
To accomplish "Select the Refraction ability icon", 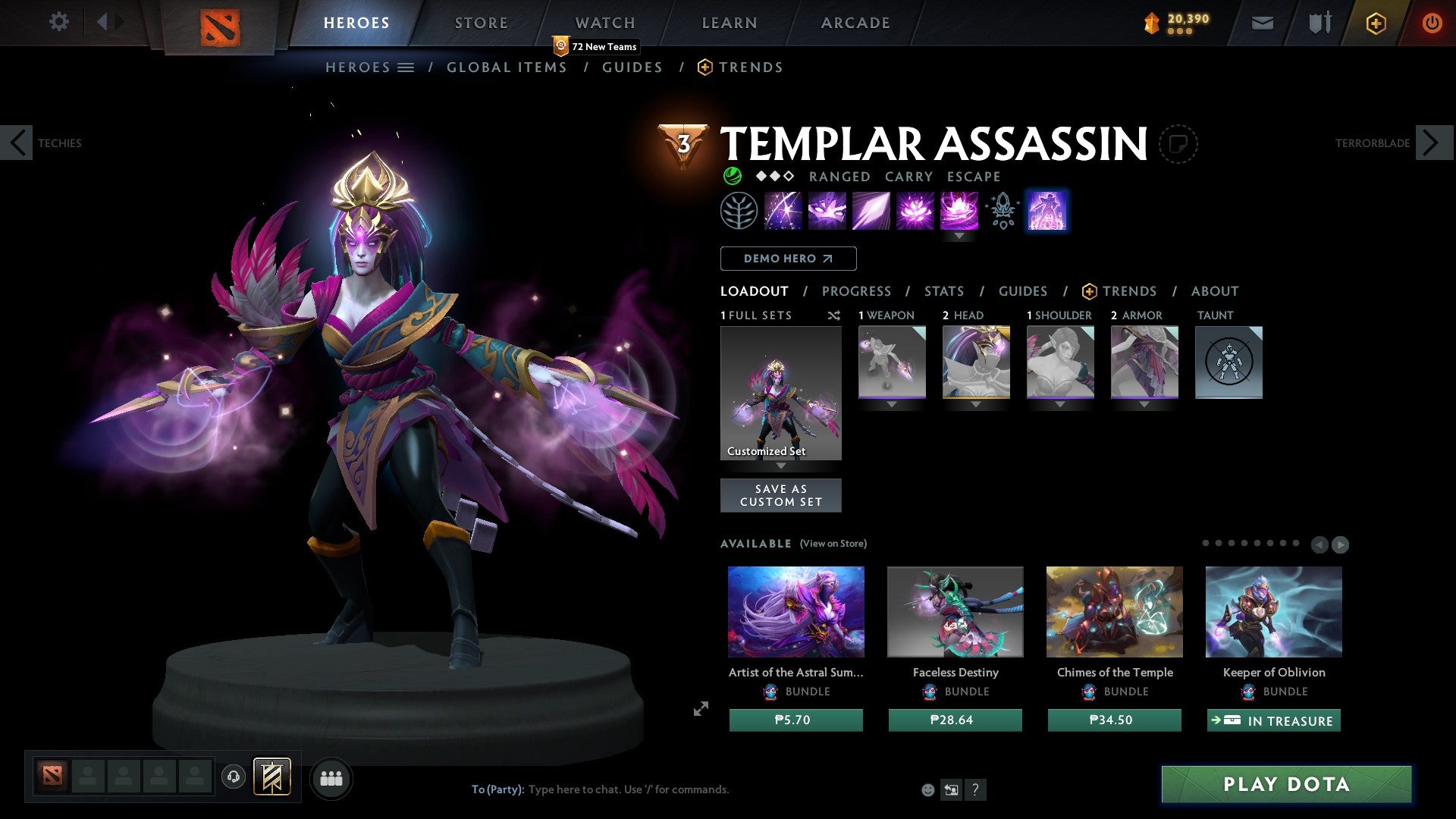I will pyautogui.click(x=781, y=210).
